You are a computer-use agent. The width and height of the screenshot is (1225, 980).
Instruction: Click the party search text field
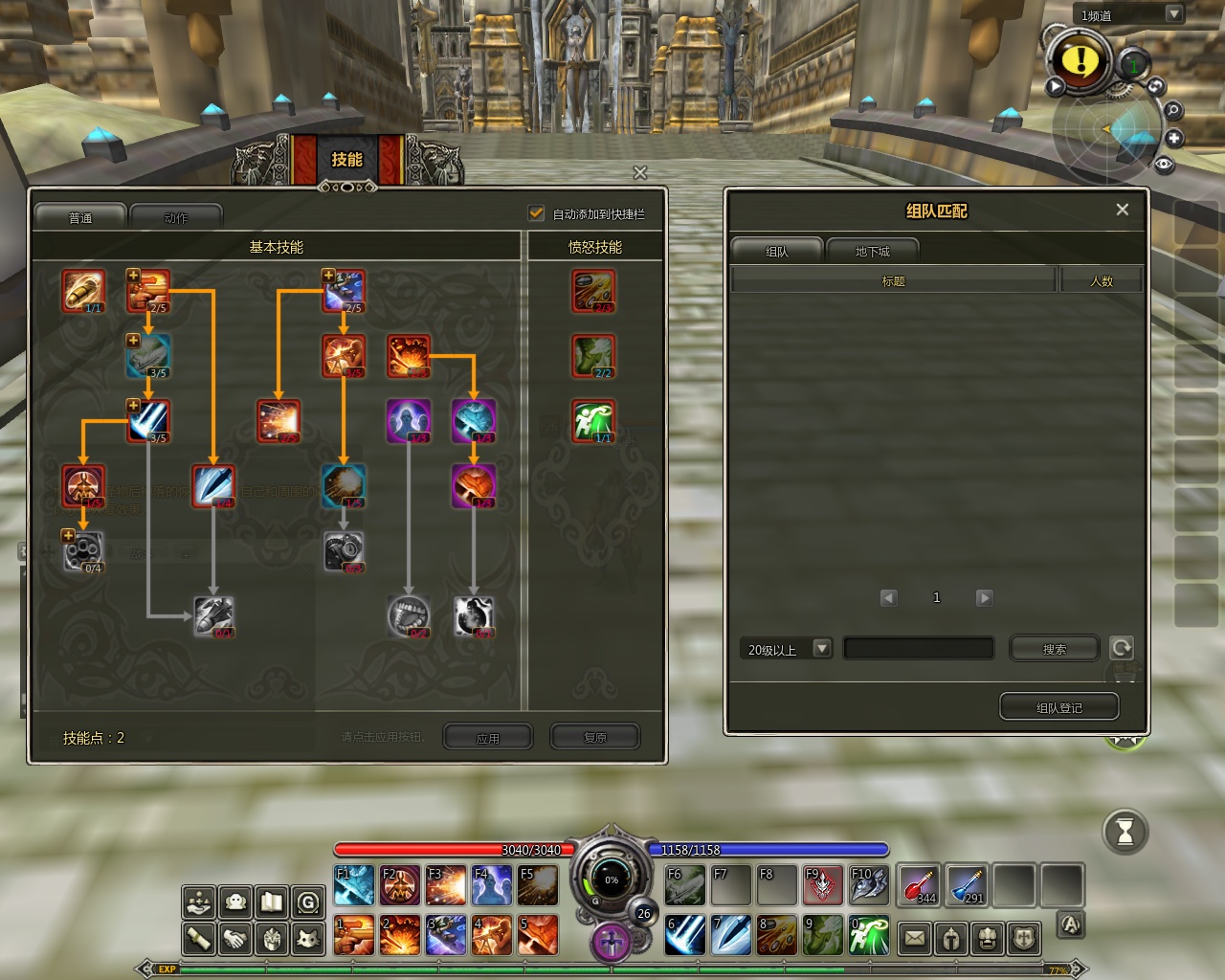click(919, 649)
